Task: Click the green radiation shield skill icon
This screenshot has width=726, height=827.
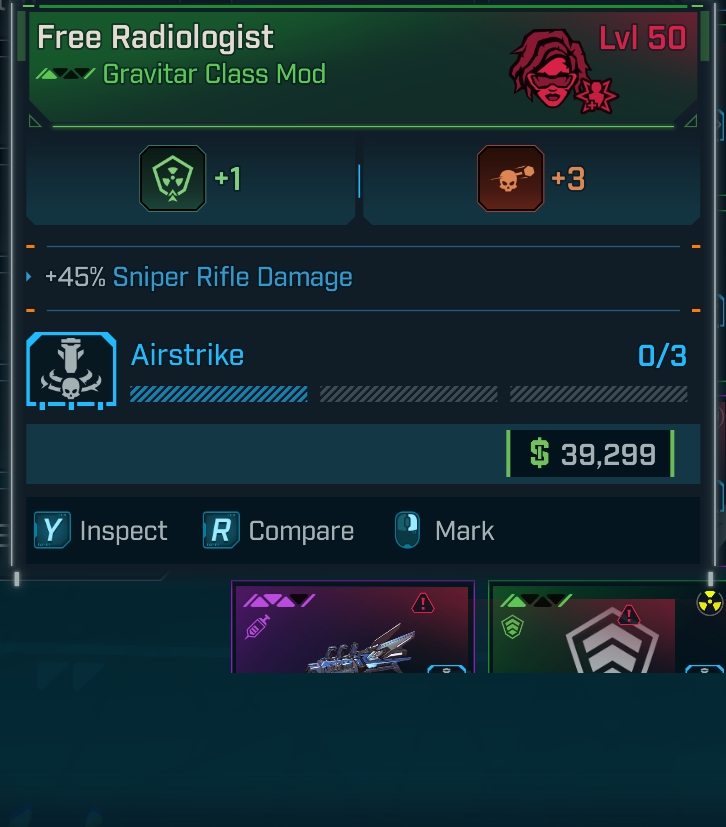Action: tap(172, 179)
